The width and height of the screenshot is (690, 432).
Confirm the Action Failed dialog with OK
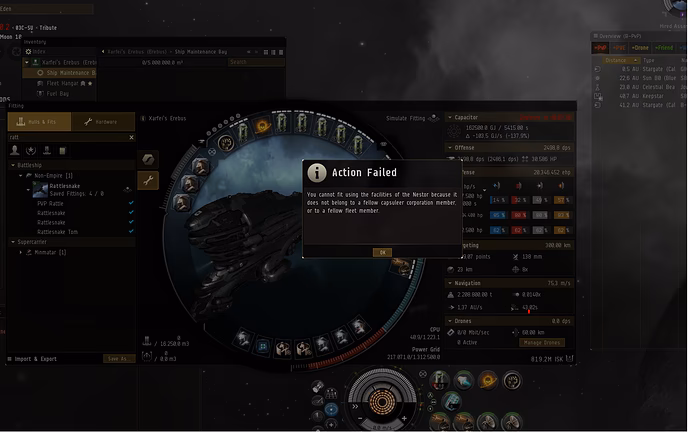click(381, 252)
